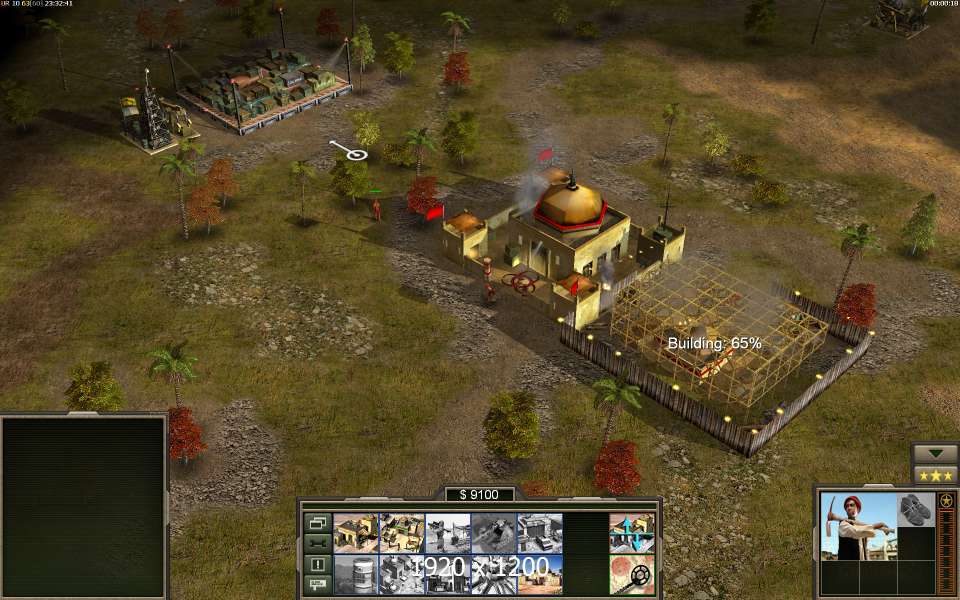Select the Scud Storm build icon
Viewport: 960px width, 600px height.
[x=492, y=574]
